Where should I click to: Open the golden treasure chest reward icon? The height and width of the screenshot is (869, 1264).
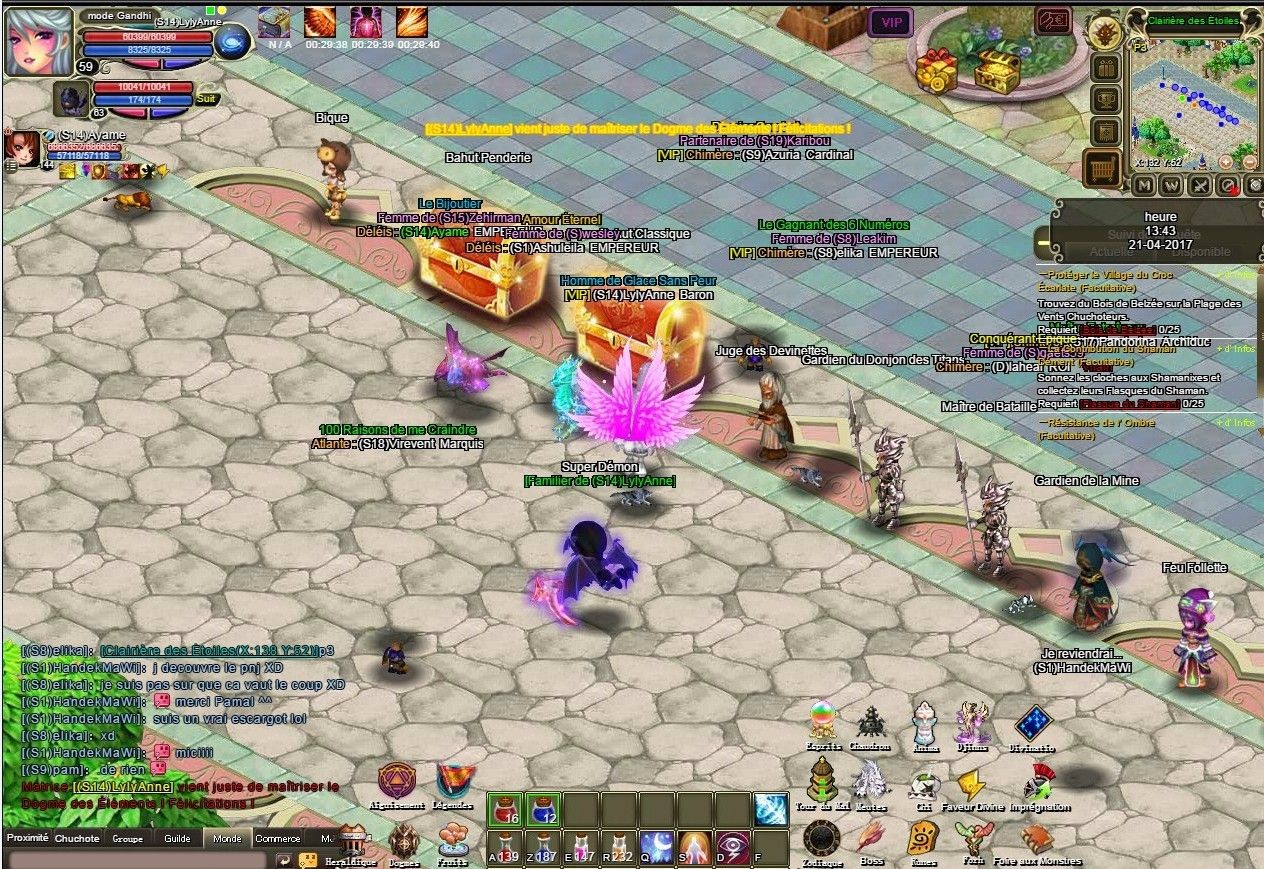(997, 68)
